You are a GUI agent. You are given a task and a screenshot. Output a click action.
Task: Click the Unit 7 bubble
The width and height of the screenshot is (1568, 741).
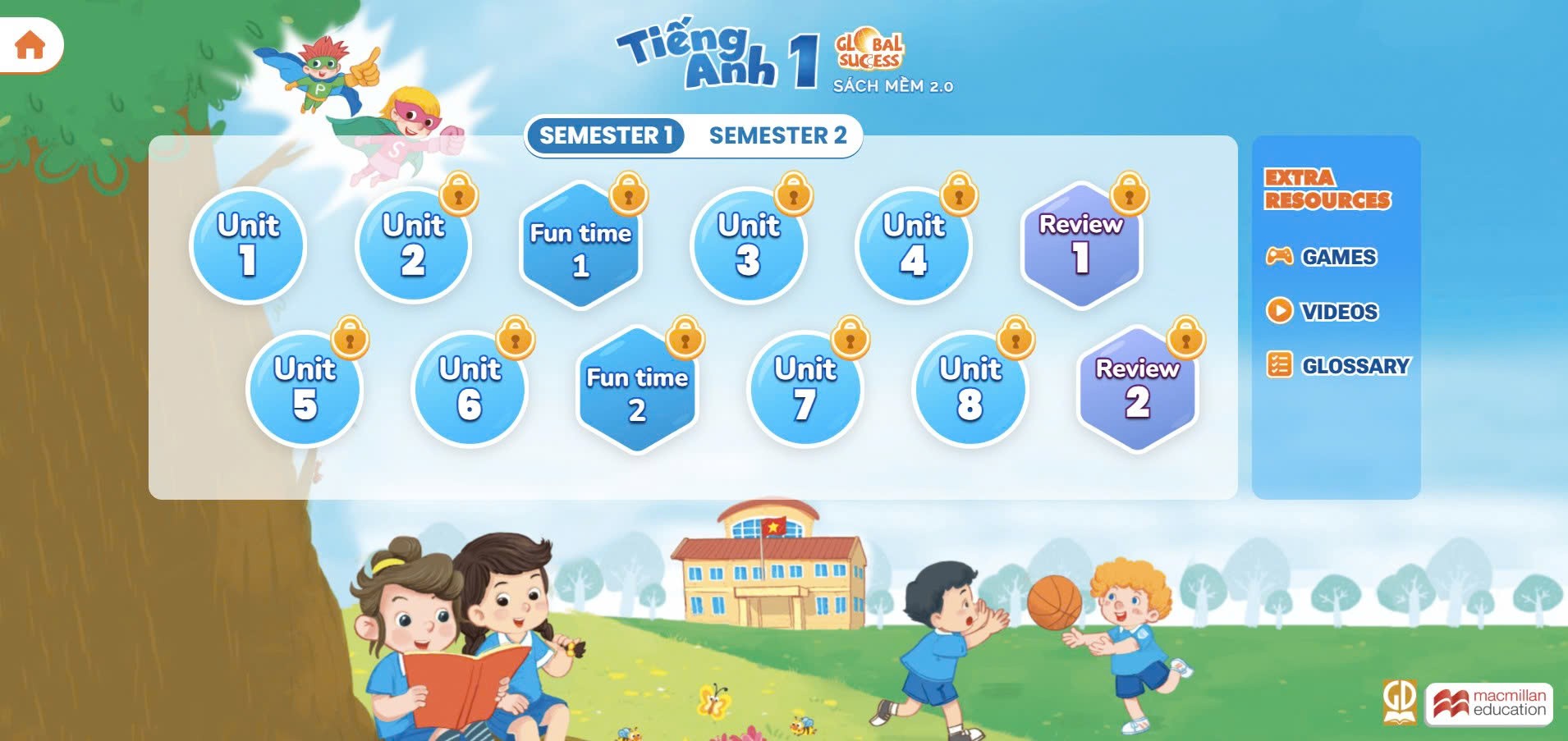coord(805,389)
